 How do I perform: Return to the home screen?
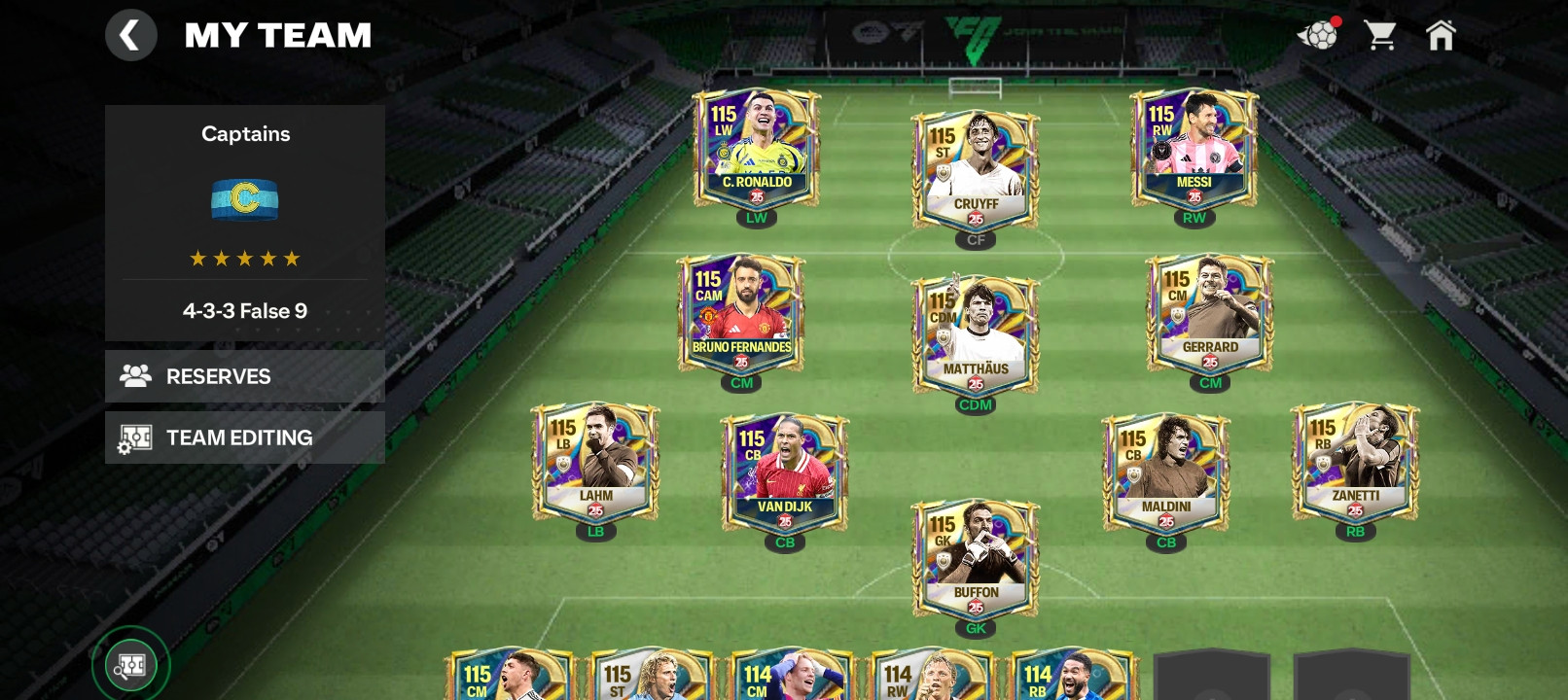point(1440,36)
